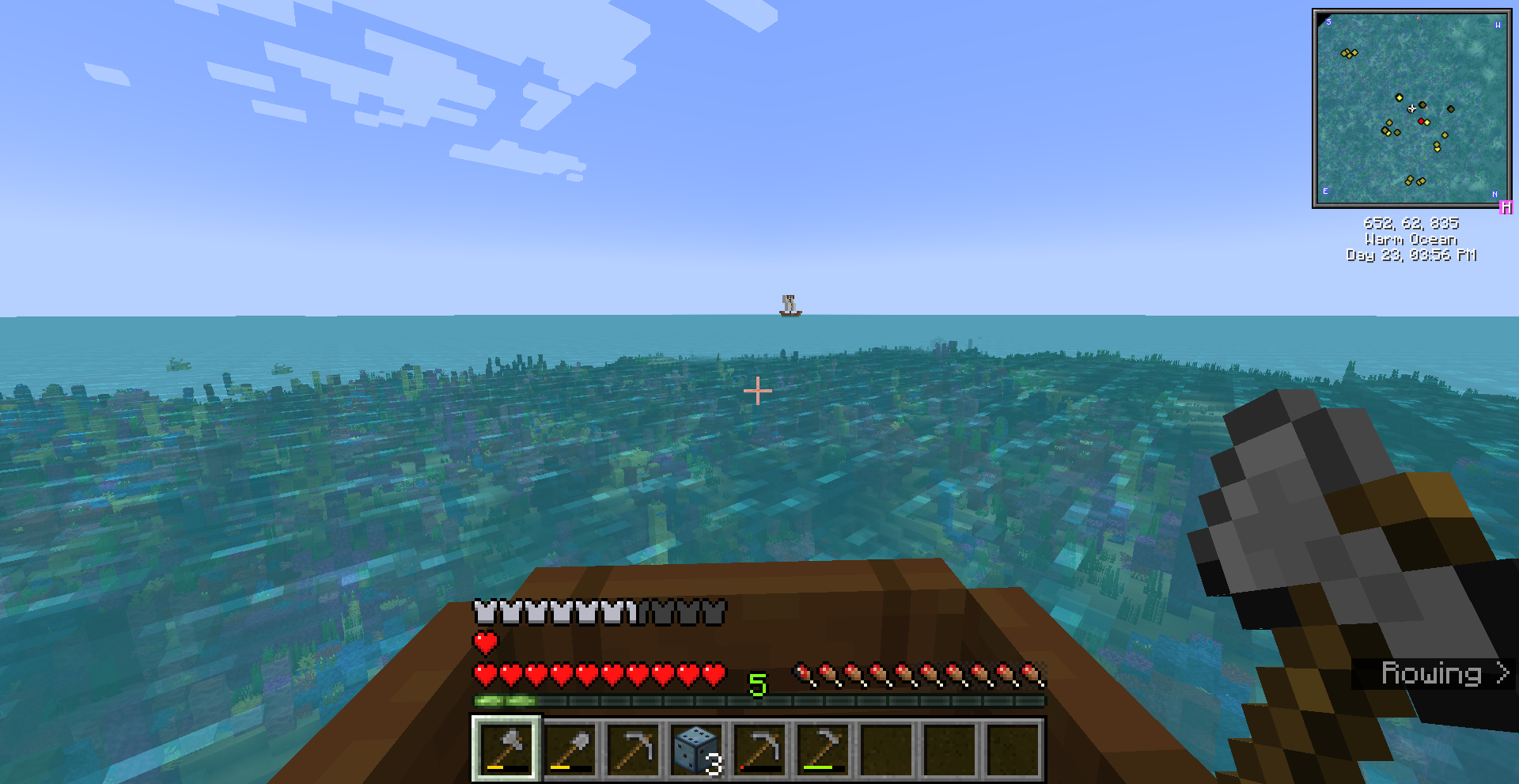Viewport: 1519px width, 784px height.
Task: Click the red waypoint diamond on the minimap
Action: [1422, 122]
